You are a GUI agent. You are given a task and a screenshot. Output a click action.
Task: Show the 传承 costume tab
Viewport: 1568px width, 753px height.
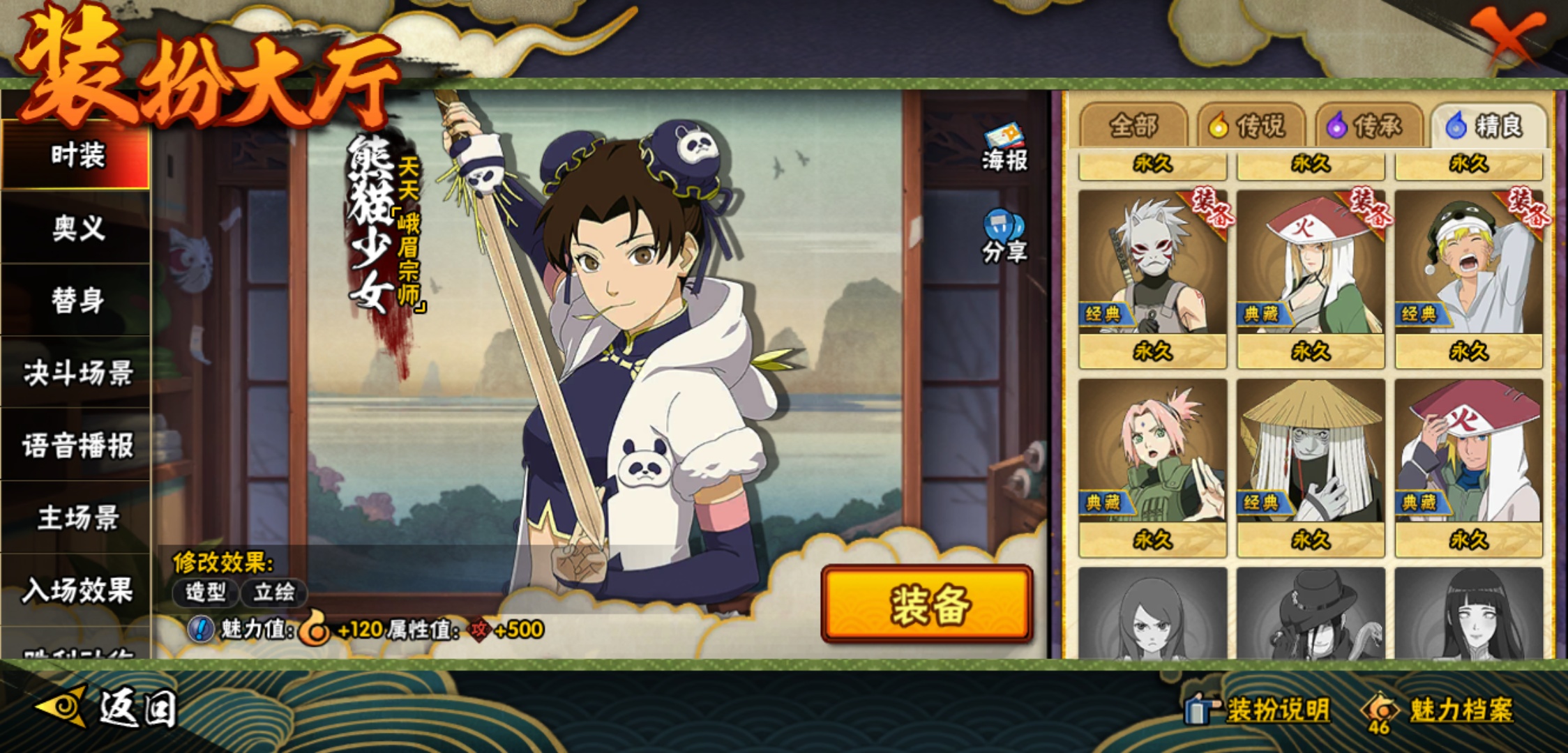point(1369,126)
